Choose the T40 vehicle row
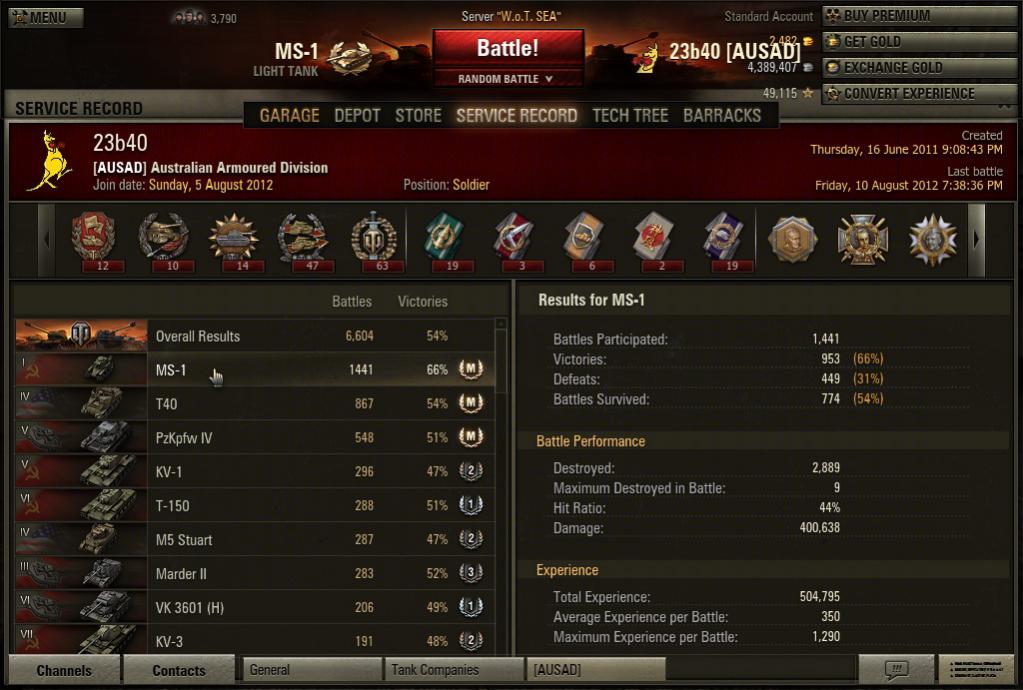The height and width of the screenshot is (690, 1023). (x=255, y=404)
